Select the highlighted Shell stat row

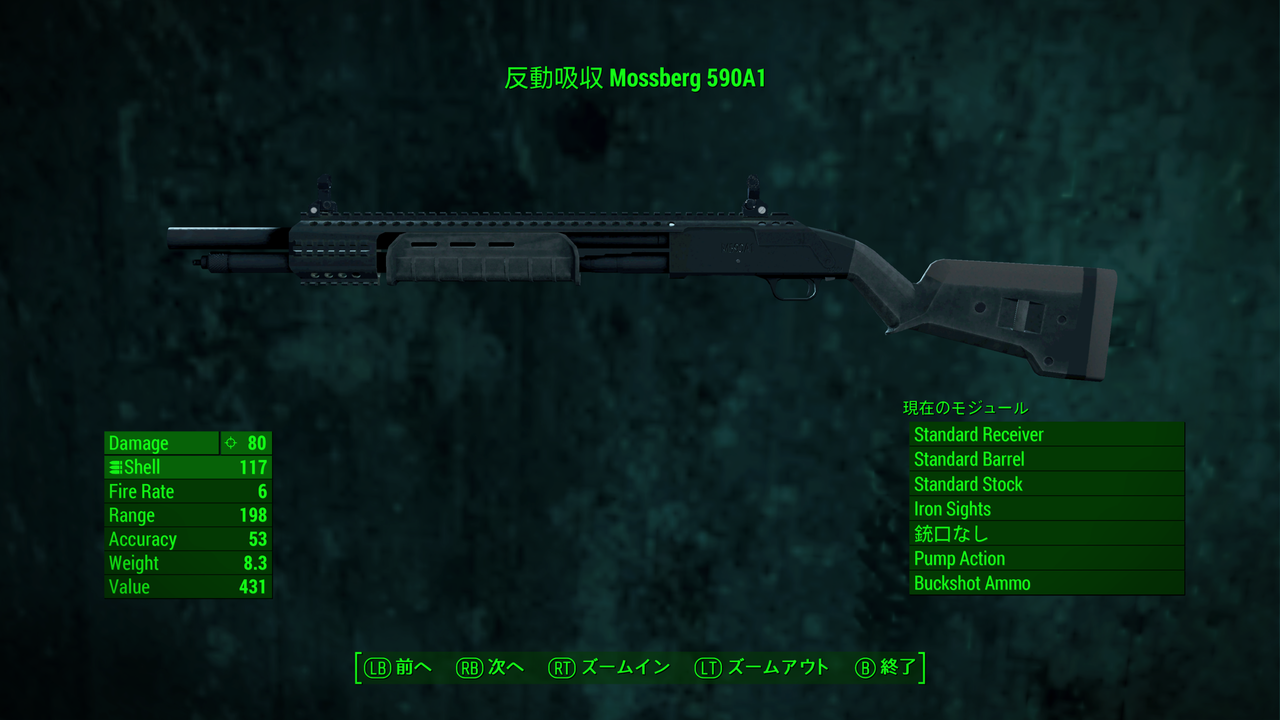pyautogui.click(x=187, y=467)
